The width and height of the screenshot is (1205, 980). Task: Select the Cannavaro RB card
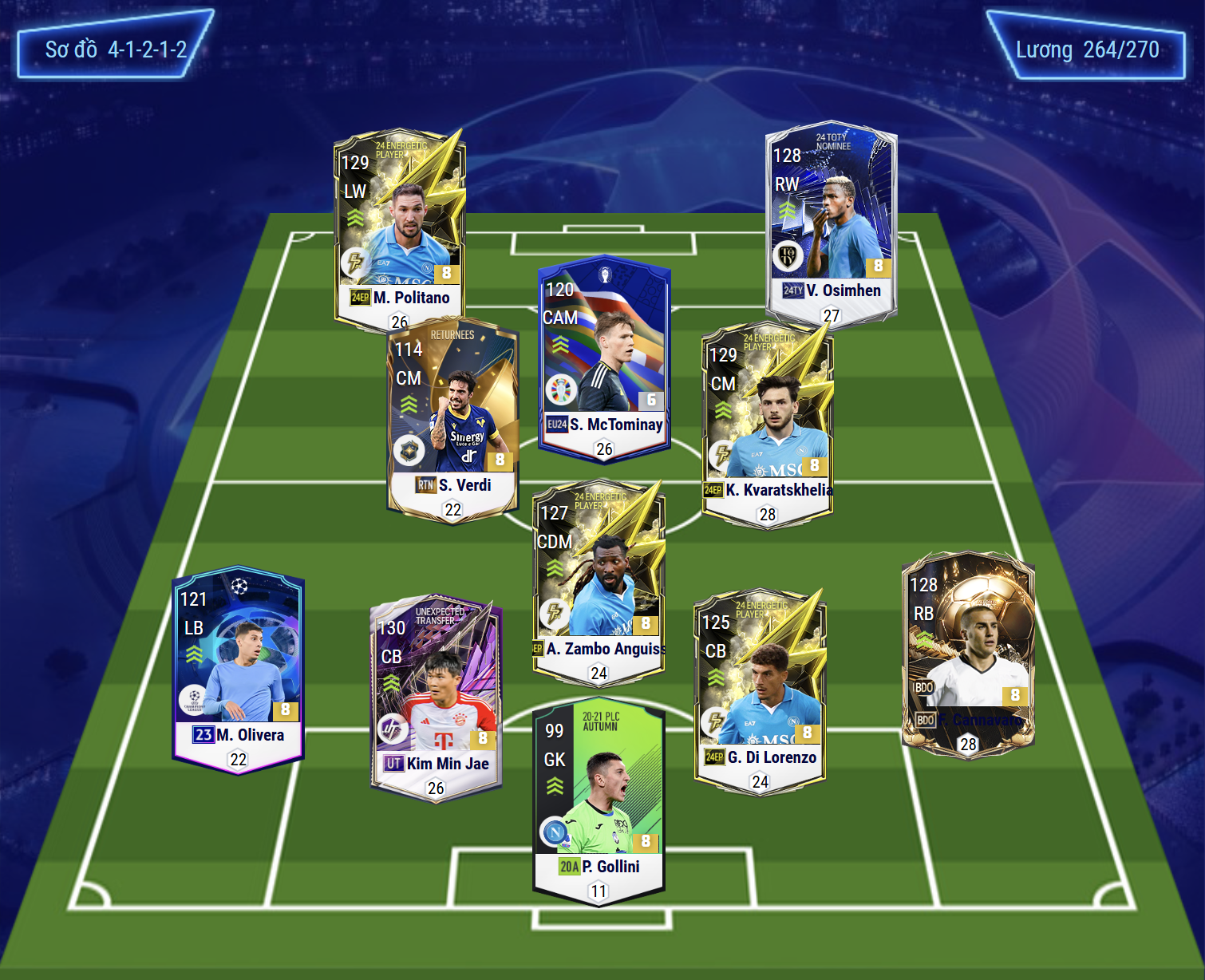tap(967, 650)
